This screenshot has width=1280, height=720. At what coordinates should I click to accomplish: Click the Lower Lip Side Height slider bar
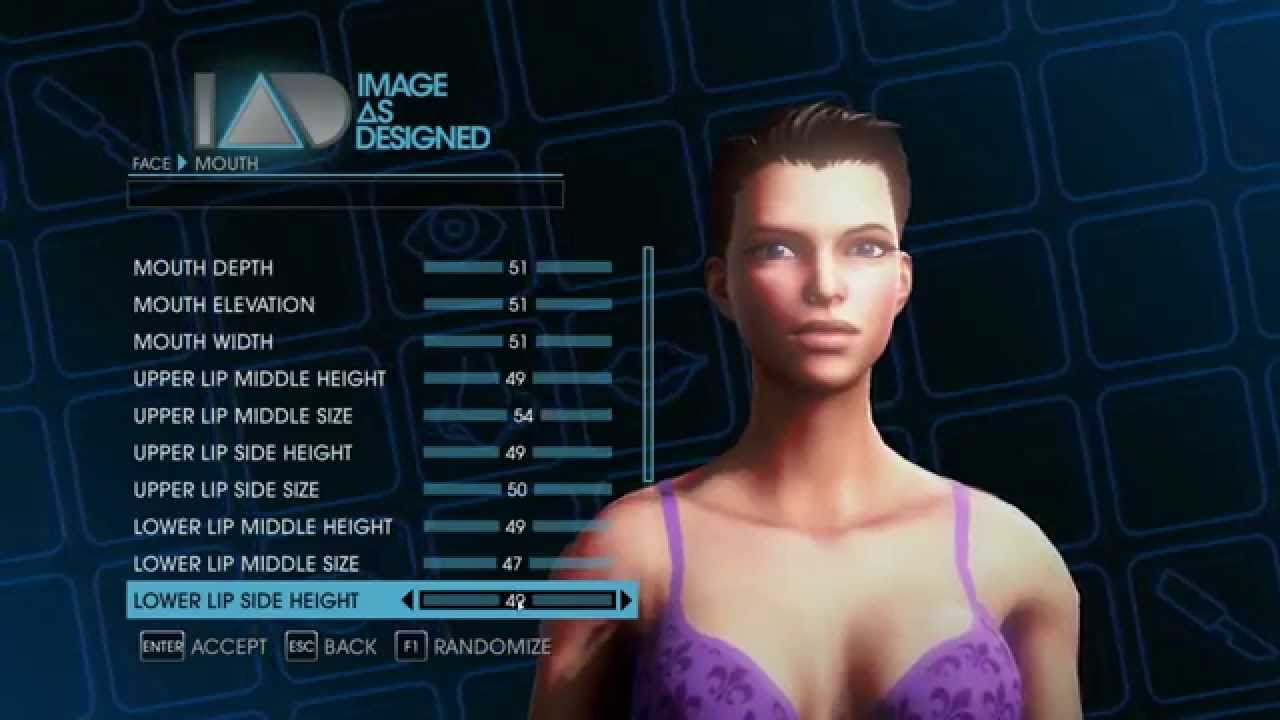pyautogui.click(x=517, y=601)
